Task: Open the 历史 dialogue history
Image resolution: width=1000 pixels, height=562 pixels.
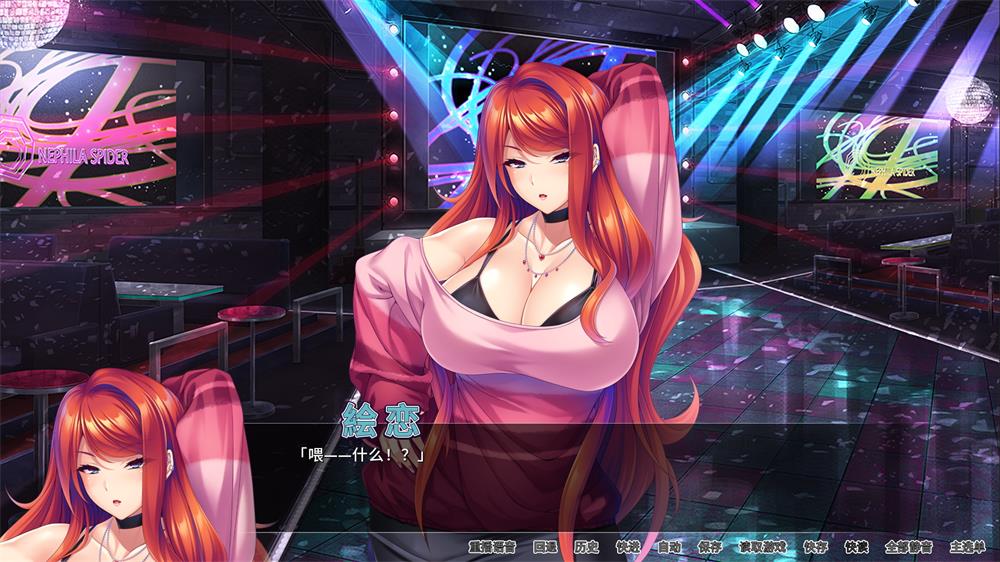Action: point(586,547)
